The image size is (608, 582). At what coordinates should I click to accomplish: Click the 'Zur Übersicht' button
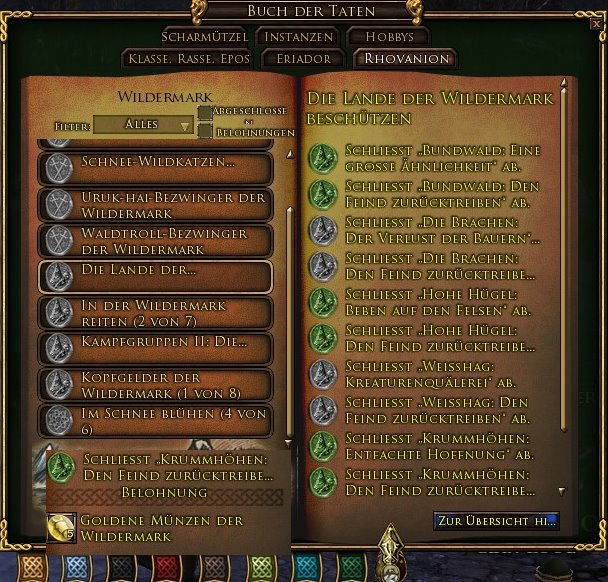496,521
